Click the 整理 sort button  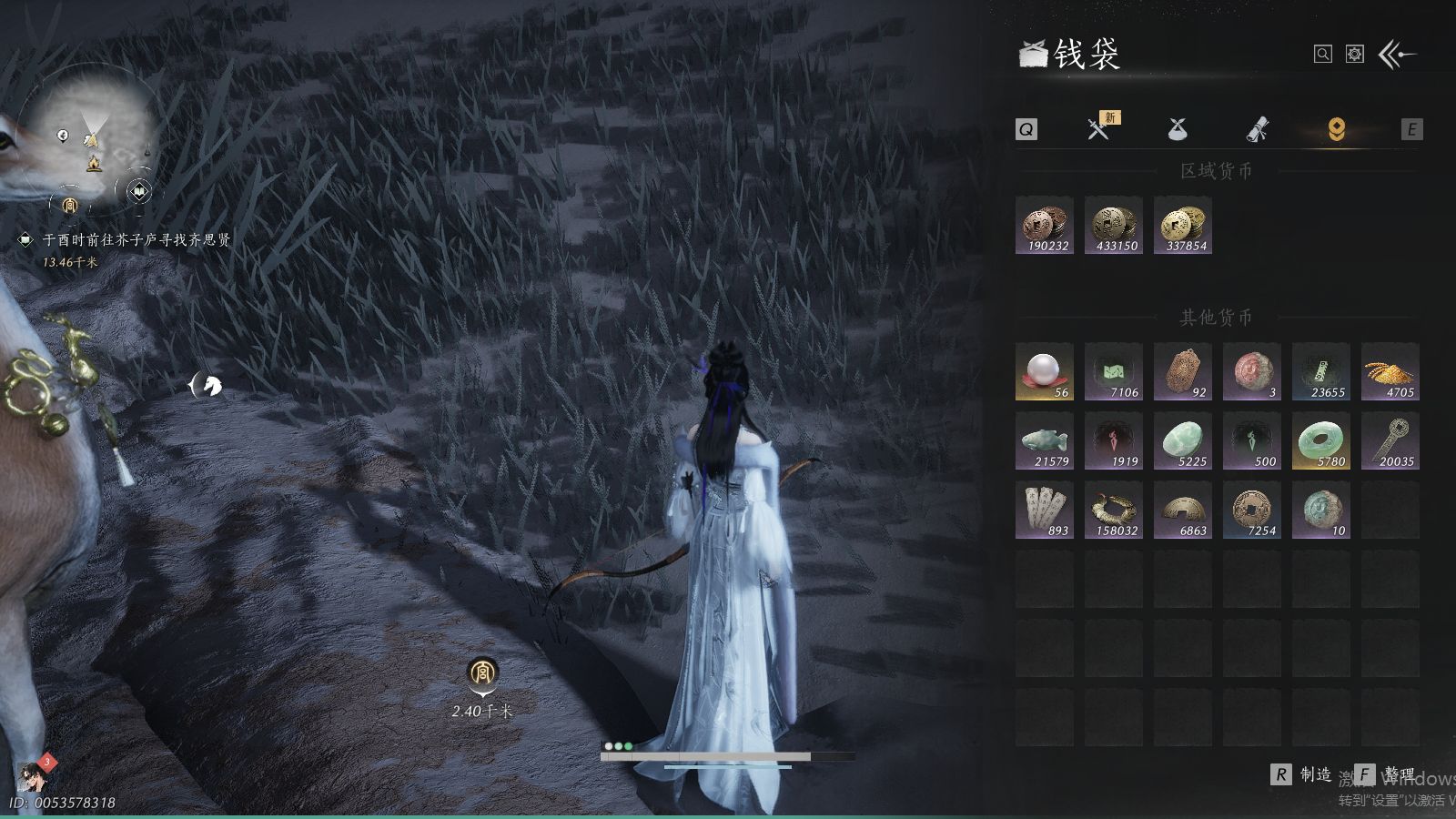1386,774
